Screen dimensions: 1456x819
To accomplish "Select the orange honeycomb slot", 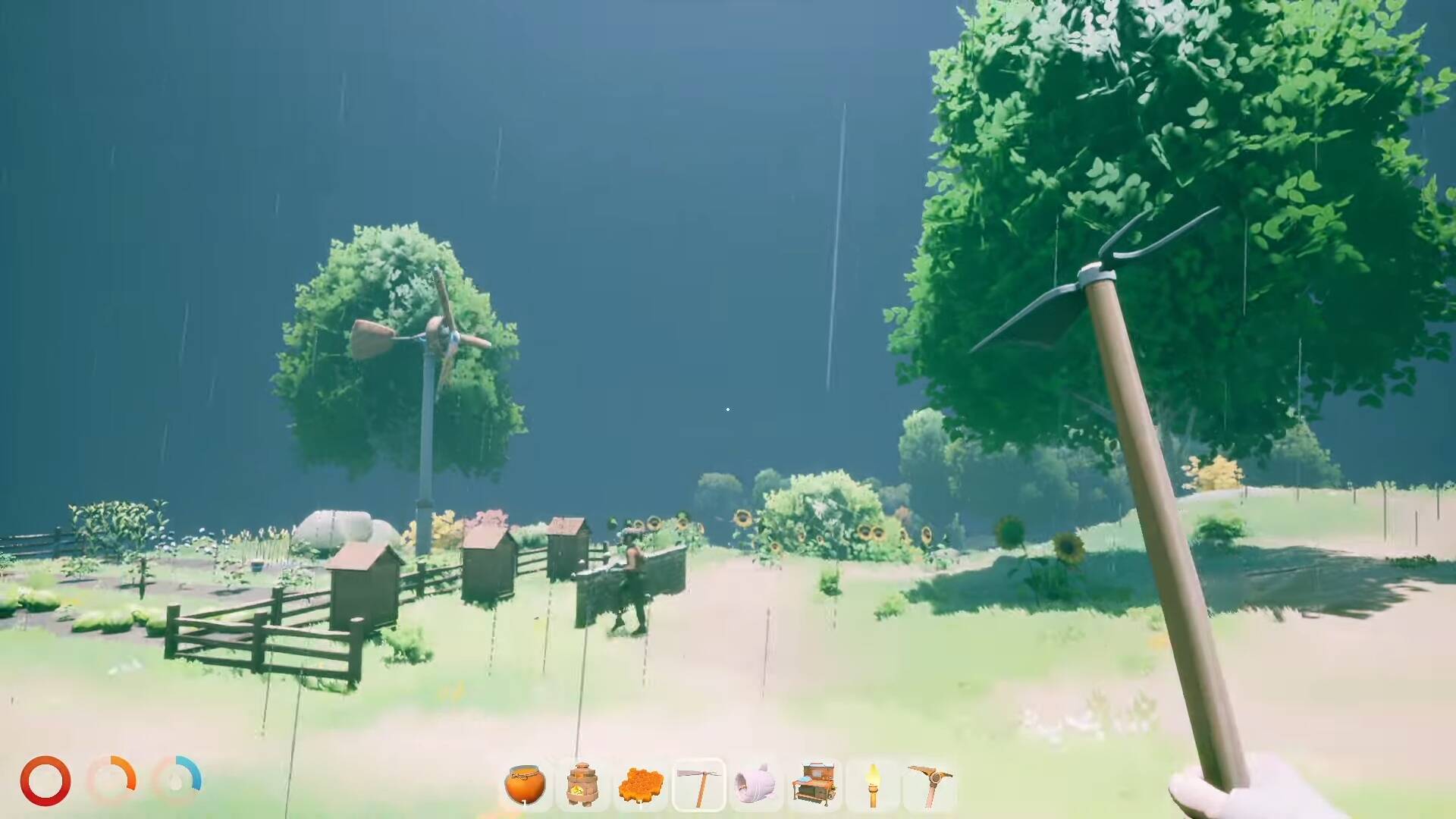I will pyautogui.click(x=641, y=785).
